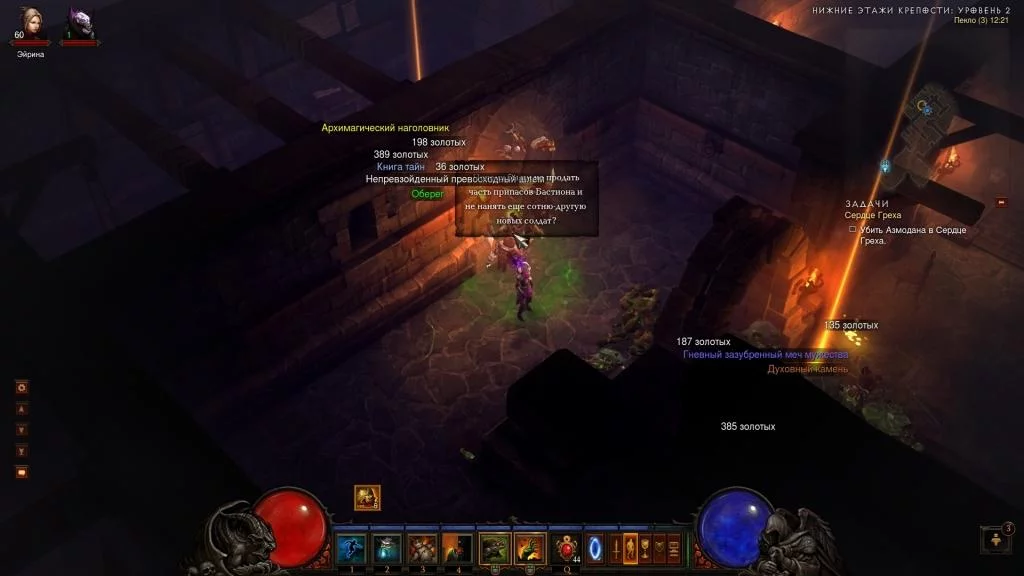Select the left mouse button skill icon
The image size is (1024, 576).
point(494,547)
